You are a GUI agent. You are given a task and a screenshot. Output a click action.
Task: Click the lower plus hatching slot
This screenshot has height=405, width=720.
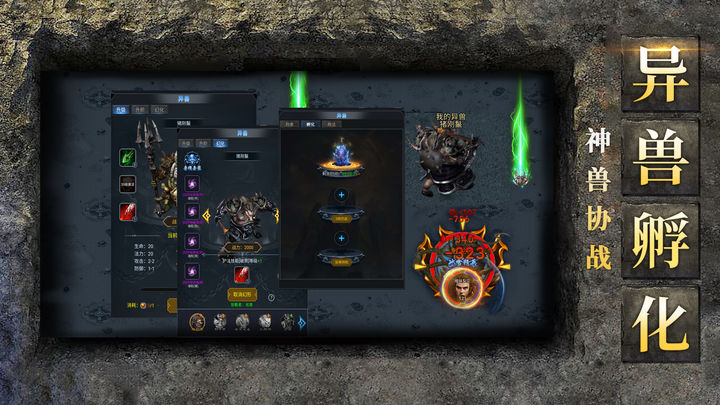point(340,238)
